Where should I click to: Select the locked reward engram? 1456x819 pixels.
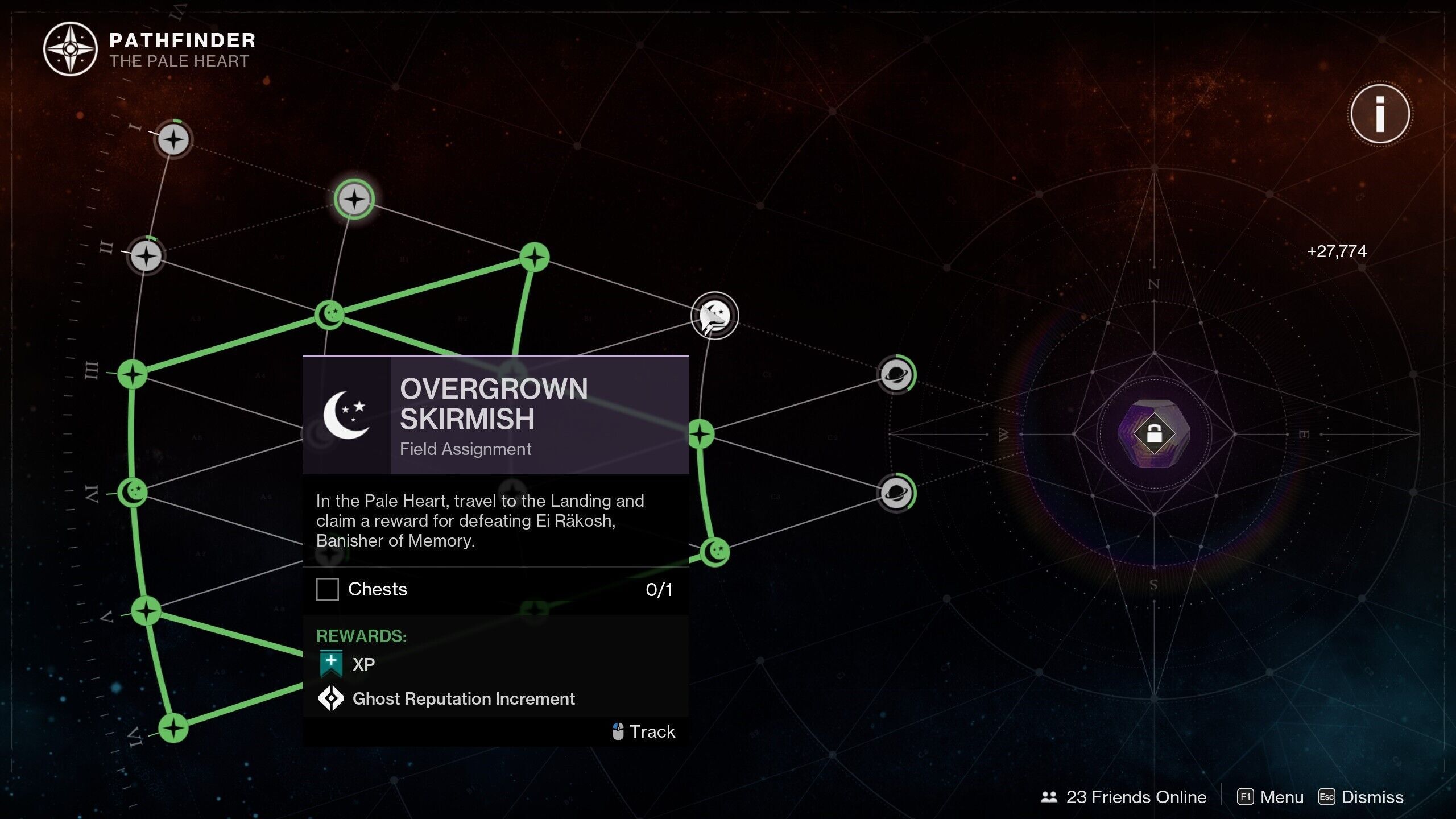1153,434
